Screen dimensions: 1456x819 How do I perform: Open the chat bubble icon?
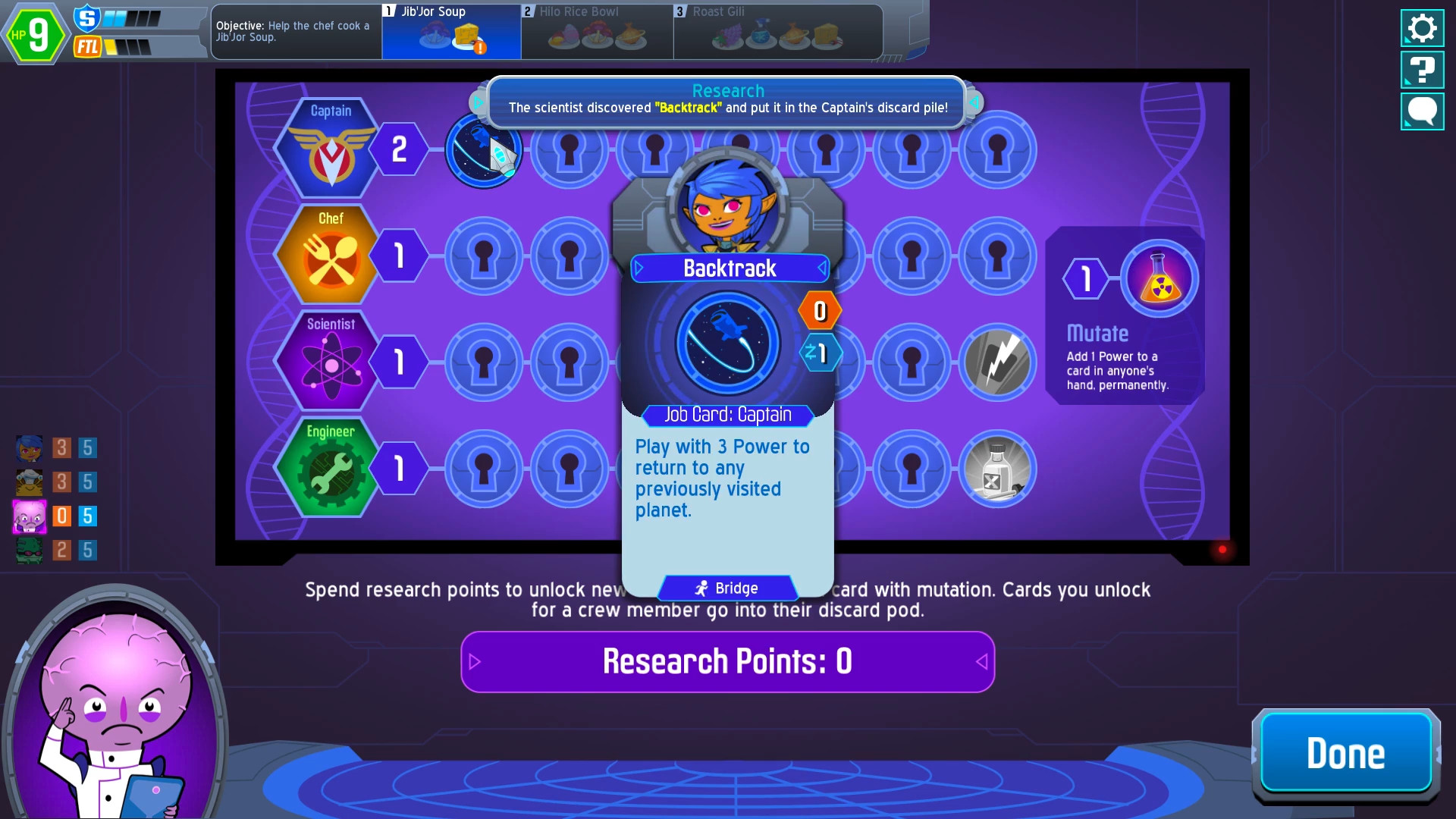[x=1422, y=111]
